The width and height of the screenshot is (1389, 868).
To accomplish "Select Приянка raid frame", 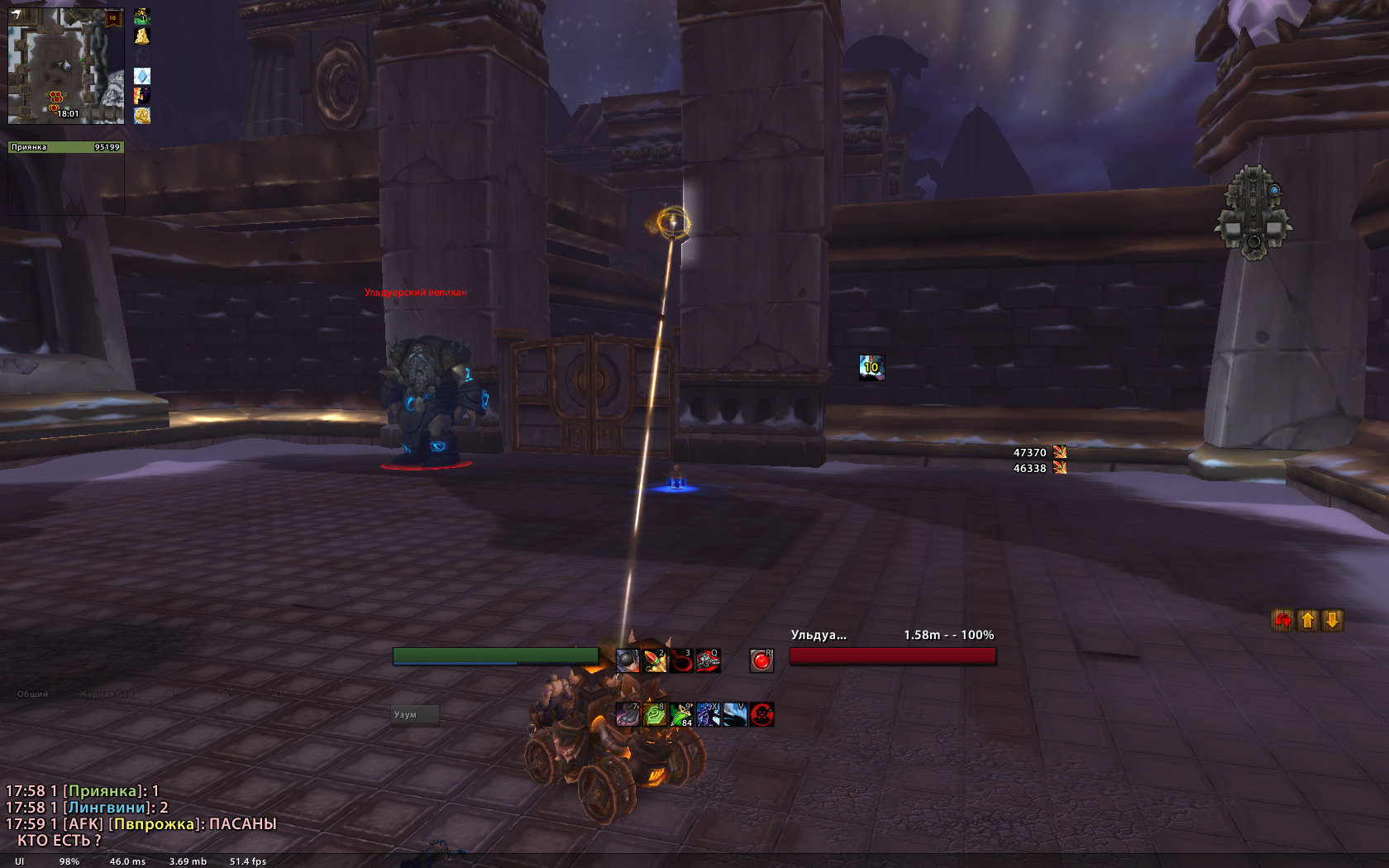I will [66, 147].
